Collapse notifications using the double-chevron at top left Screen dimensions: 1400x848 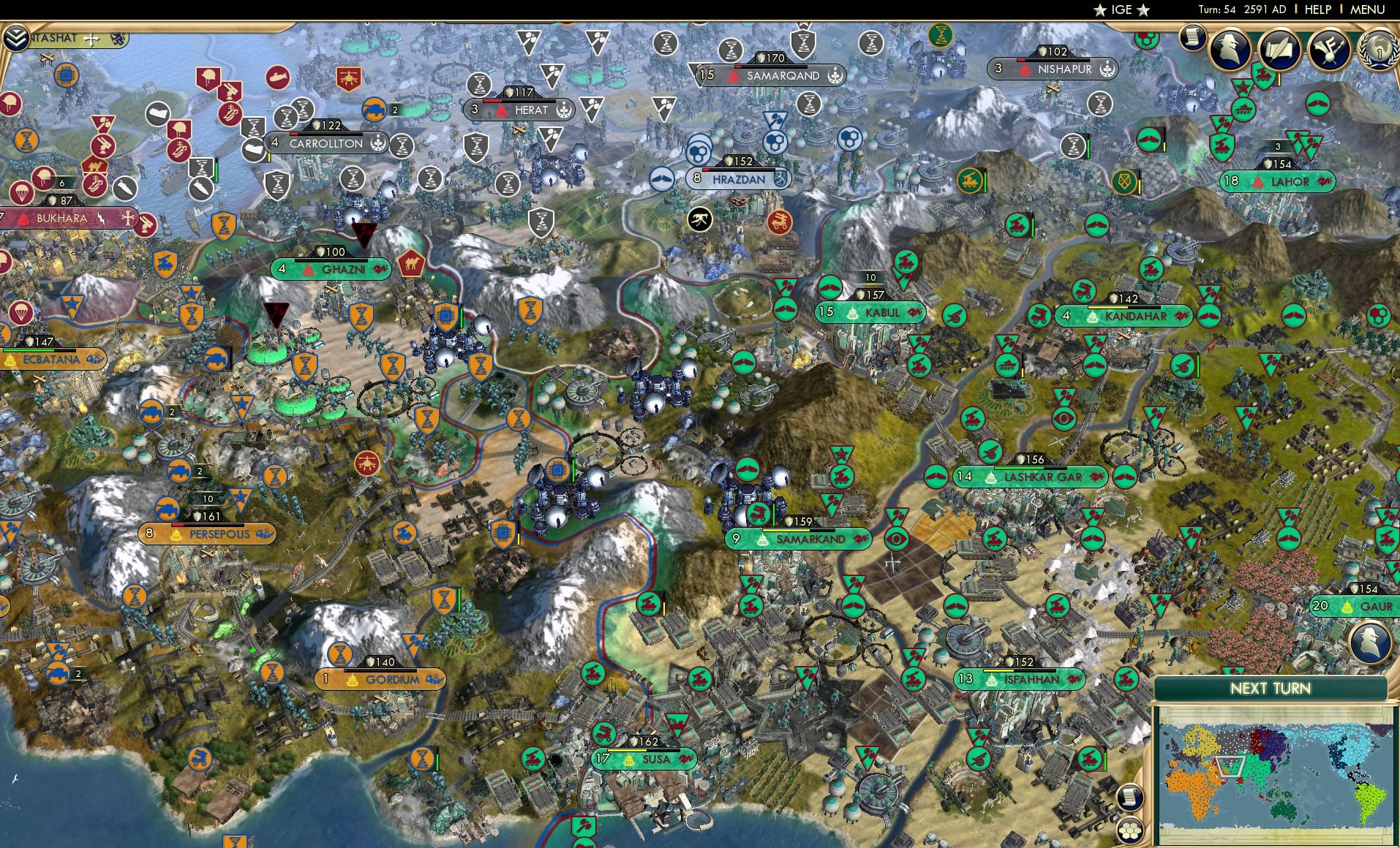tap(18, 37)
